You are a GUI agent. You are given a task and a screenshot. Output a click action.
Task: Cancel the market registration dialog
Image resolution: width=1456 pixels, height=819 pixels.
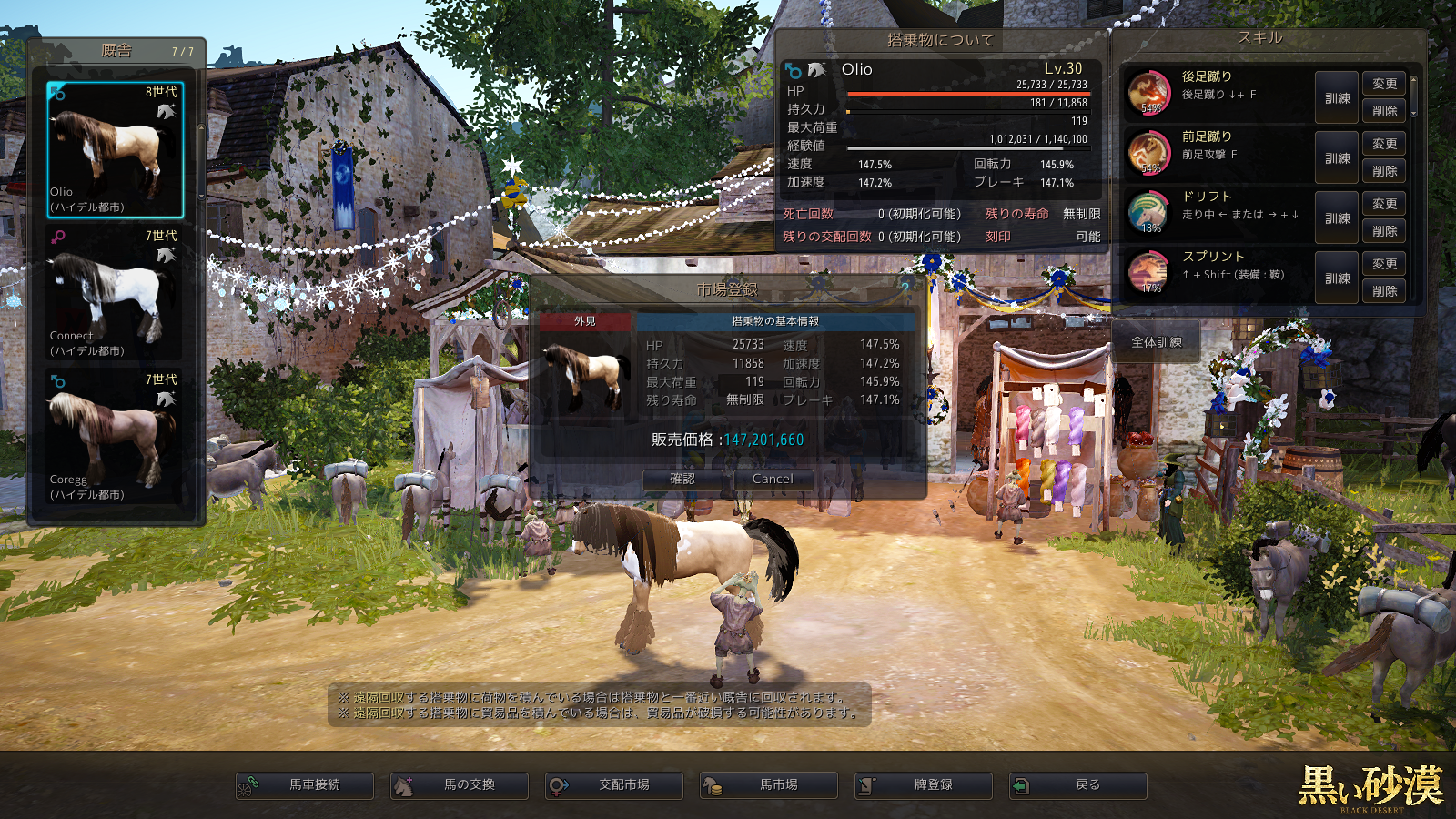pos(773,480)
